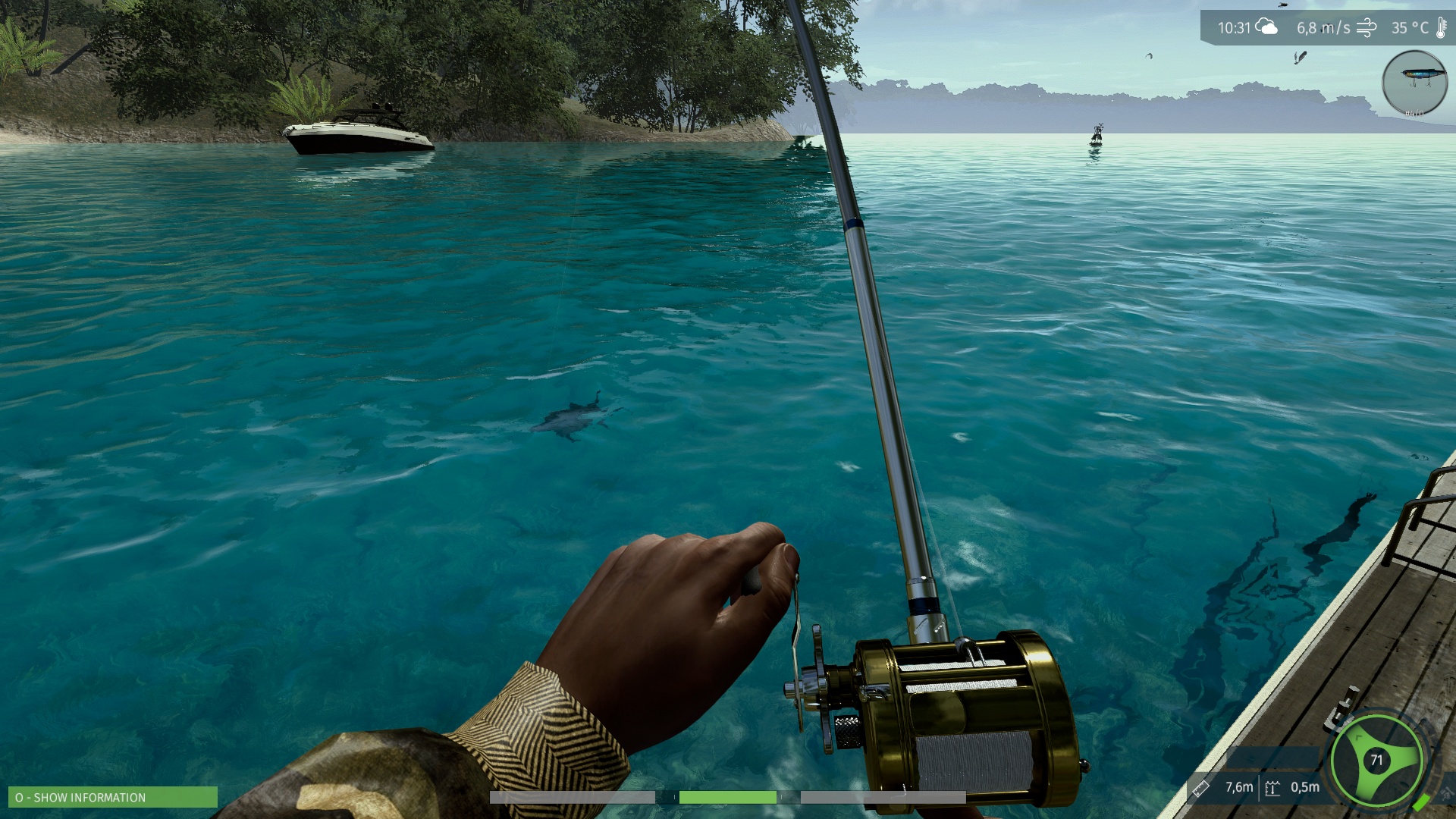
Task: Click the green line tension progress bar
Action: tap(726, 797)
